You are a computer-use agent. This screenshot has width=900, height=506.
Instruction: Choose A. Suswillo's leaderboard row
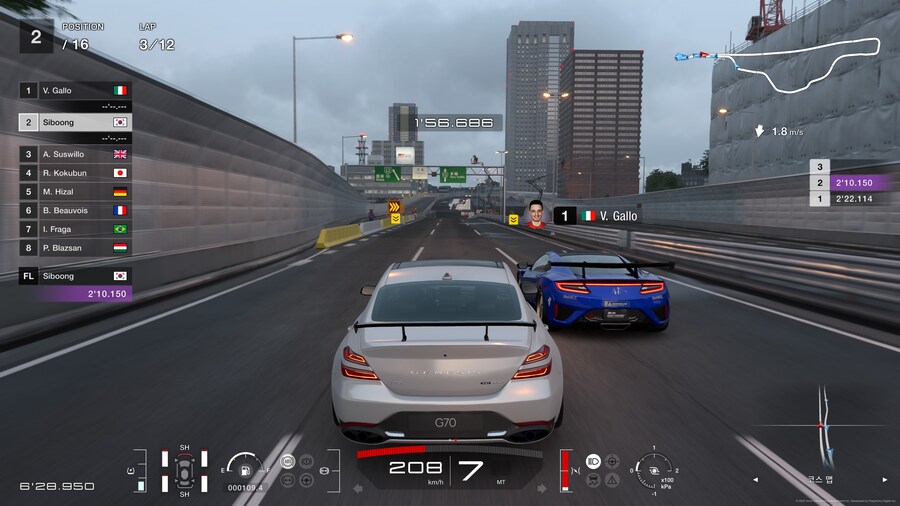75,154
